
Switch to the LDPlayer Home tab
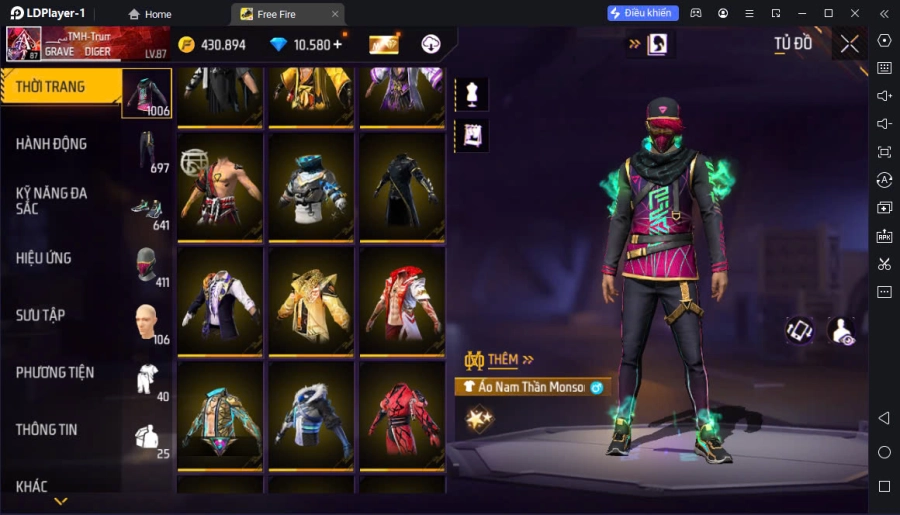(150, 14)
